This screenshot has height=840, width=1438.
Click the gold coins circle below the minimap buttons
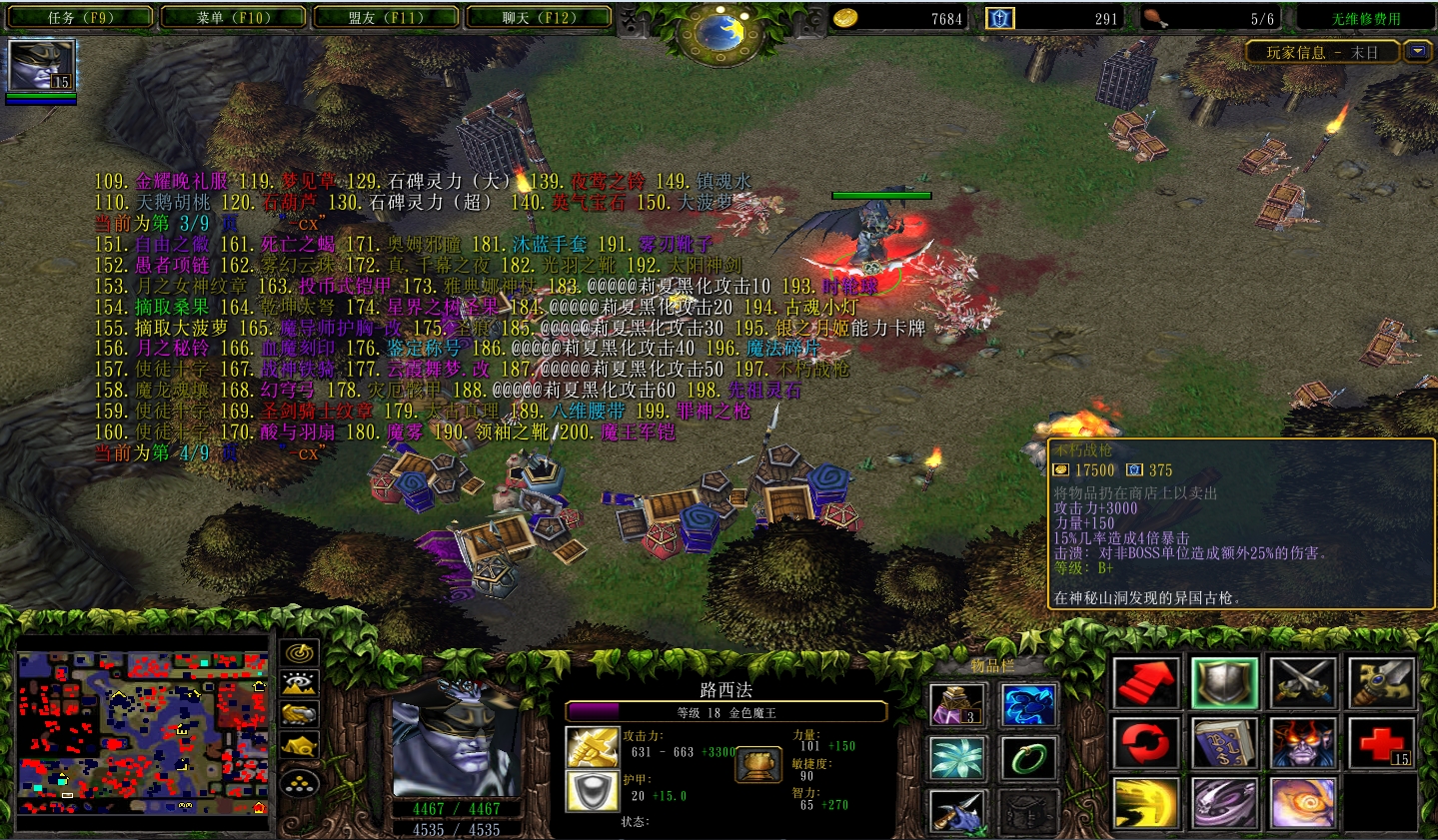point(299,782)
